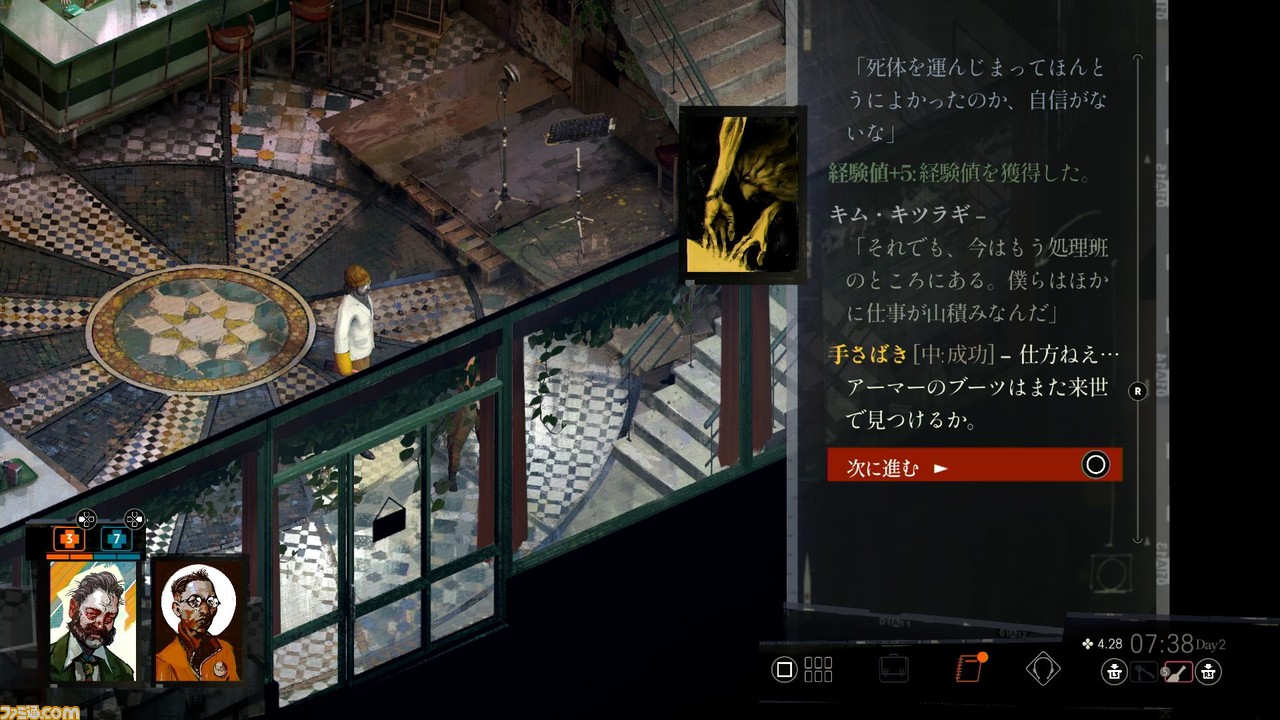Screen dimensions: 1280x720
Task: Click the dialogue log scrollbar
Action: click(x=1137, y=300)
